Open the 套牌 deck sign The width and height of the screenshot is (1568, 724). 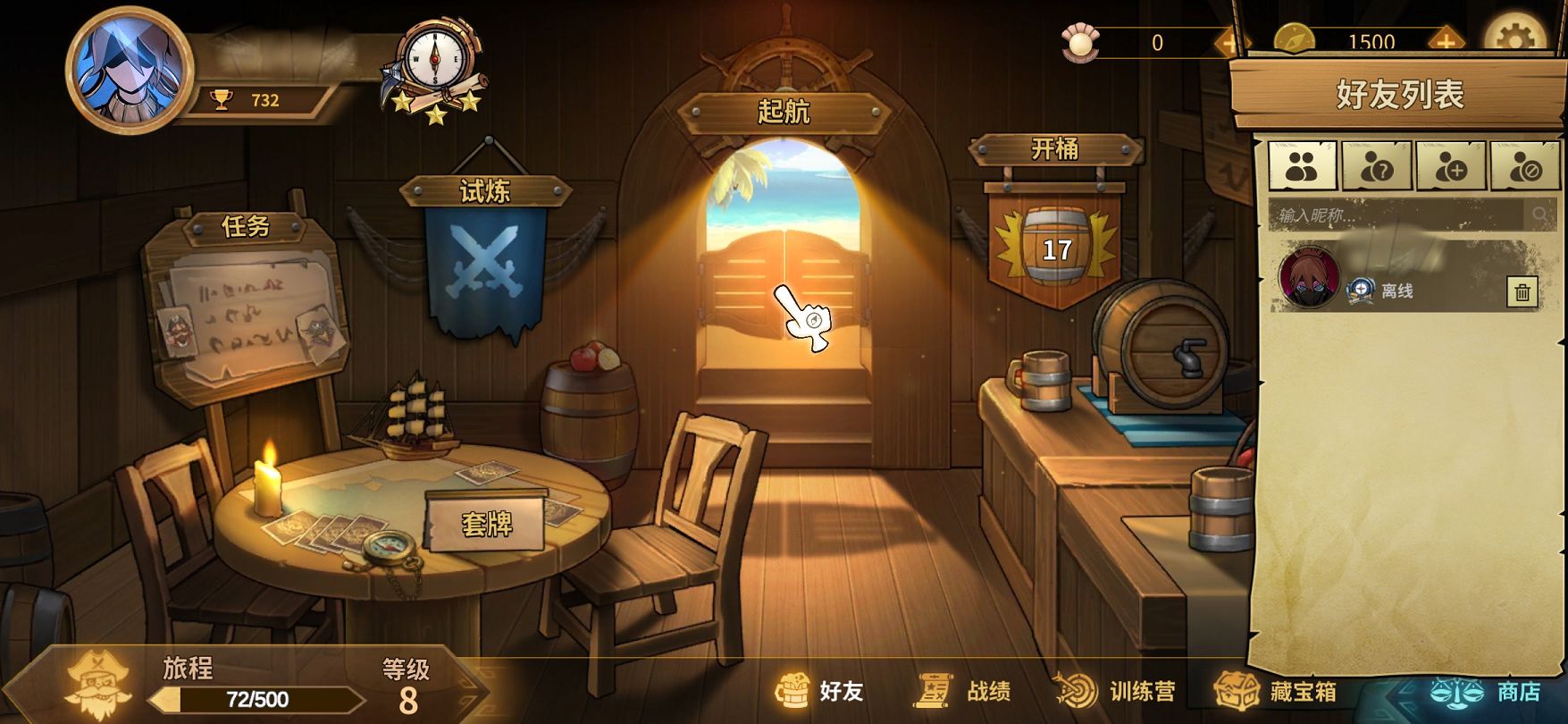coord(487,523)
